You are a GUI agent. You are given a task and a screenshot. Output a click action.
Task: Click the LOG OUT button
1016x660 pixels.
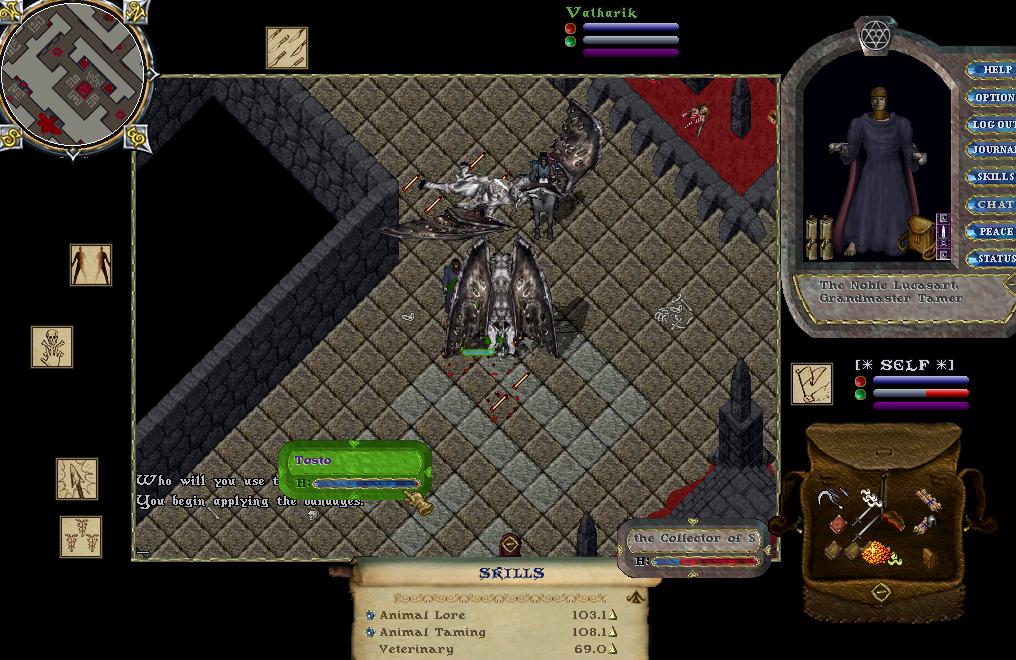(994, 124)
